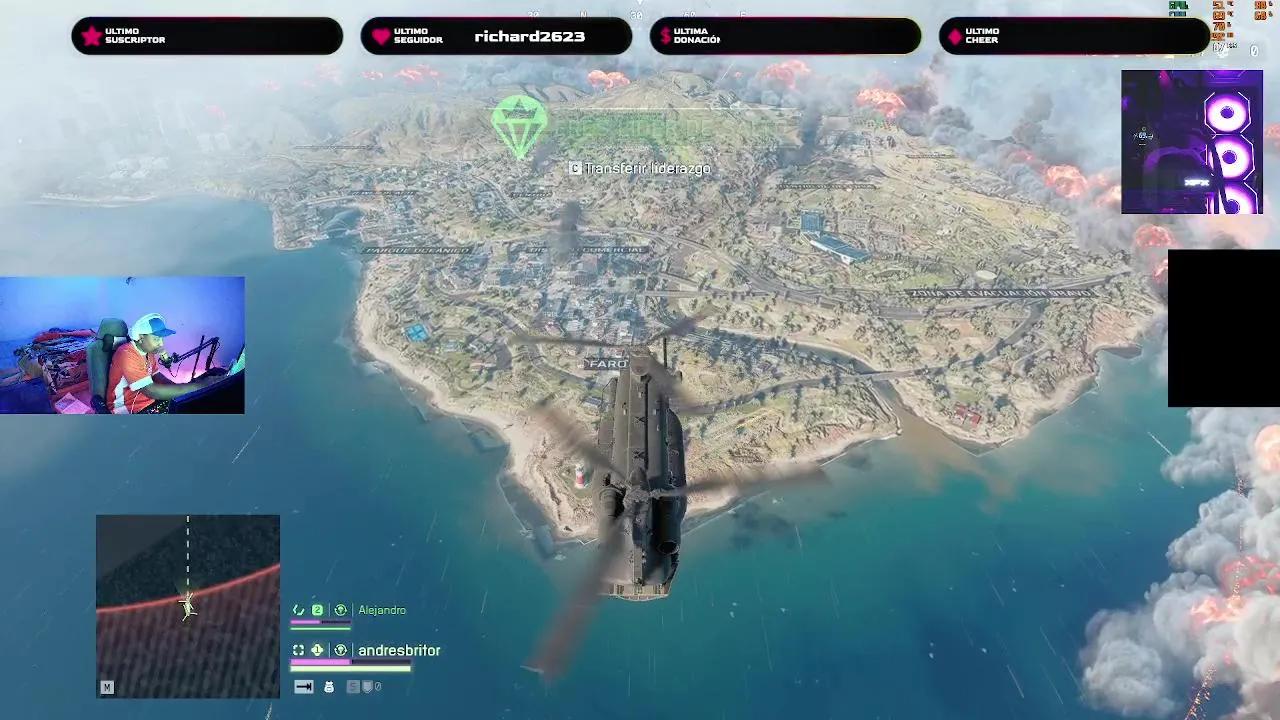The width and height of the screenshot is (1280, 720).
Task: Select player andresbritor in the squad list
Action: tap(398, 650)
